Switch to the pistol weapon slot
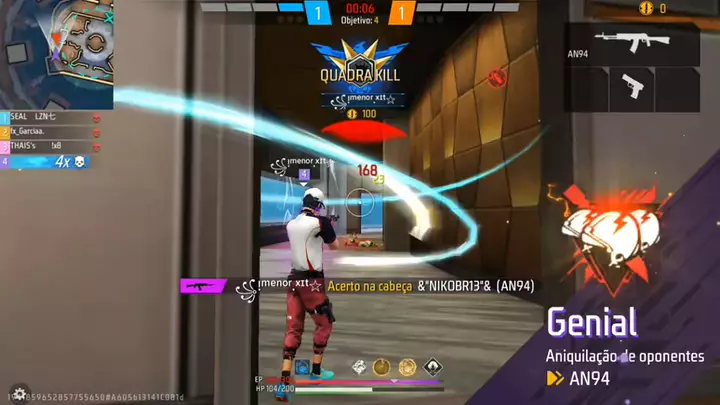720x405 pixels. (x=634, y=85)
